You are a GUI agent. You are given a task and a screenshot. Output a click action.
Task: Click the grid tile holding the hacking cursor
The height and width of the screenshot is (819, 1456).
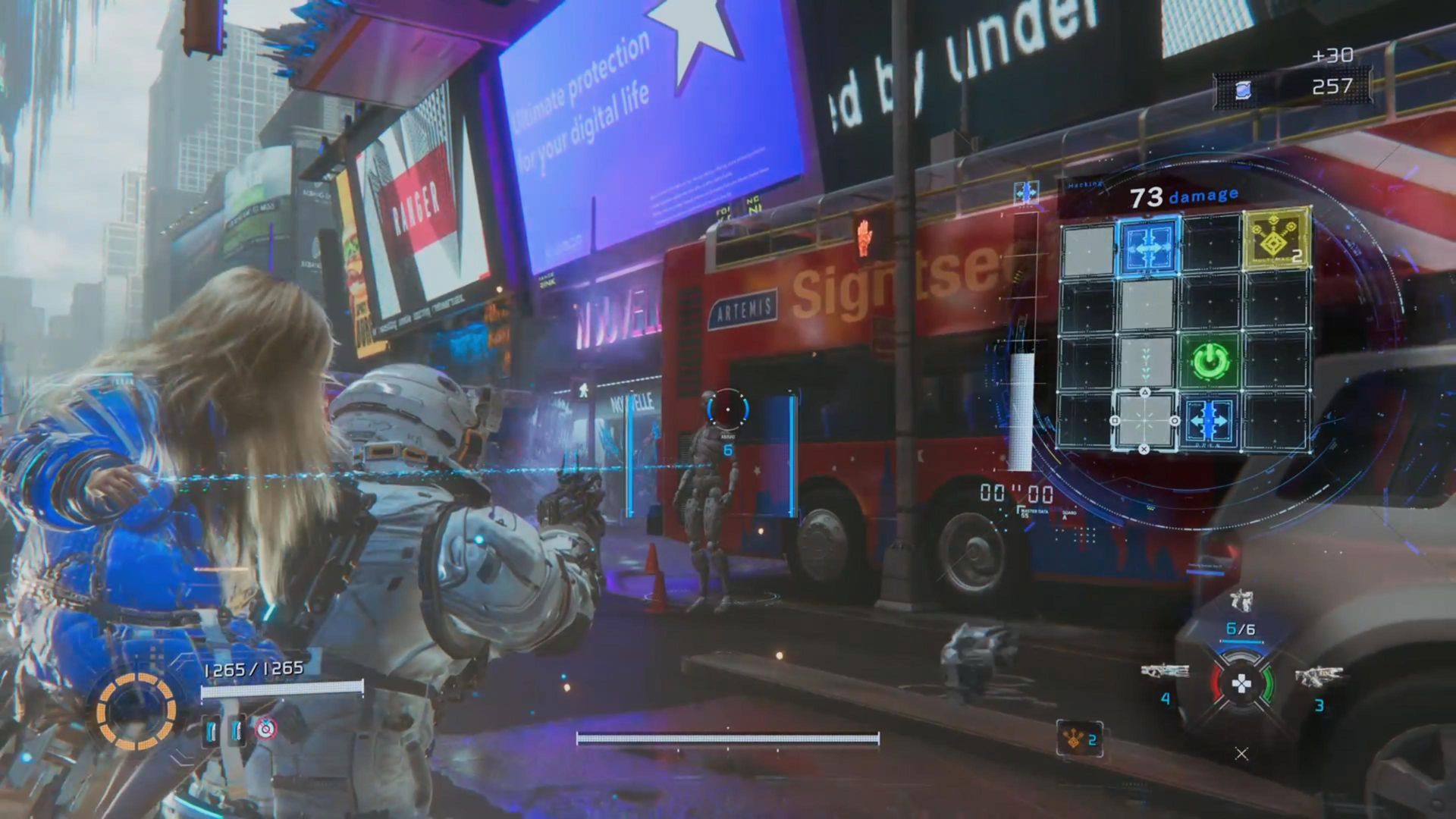(1145, 420)
